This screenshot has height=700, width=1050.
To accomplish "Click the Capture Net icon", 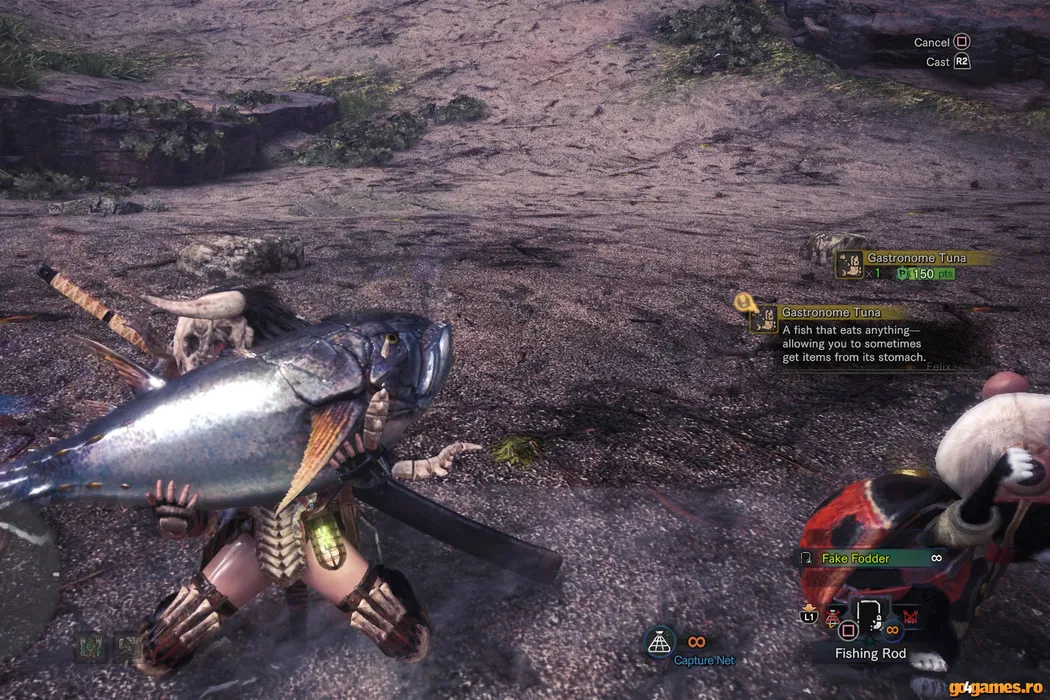I will (x=659, y=643).
